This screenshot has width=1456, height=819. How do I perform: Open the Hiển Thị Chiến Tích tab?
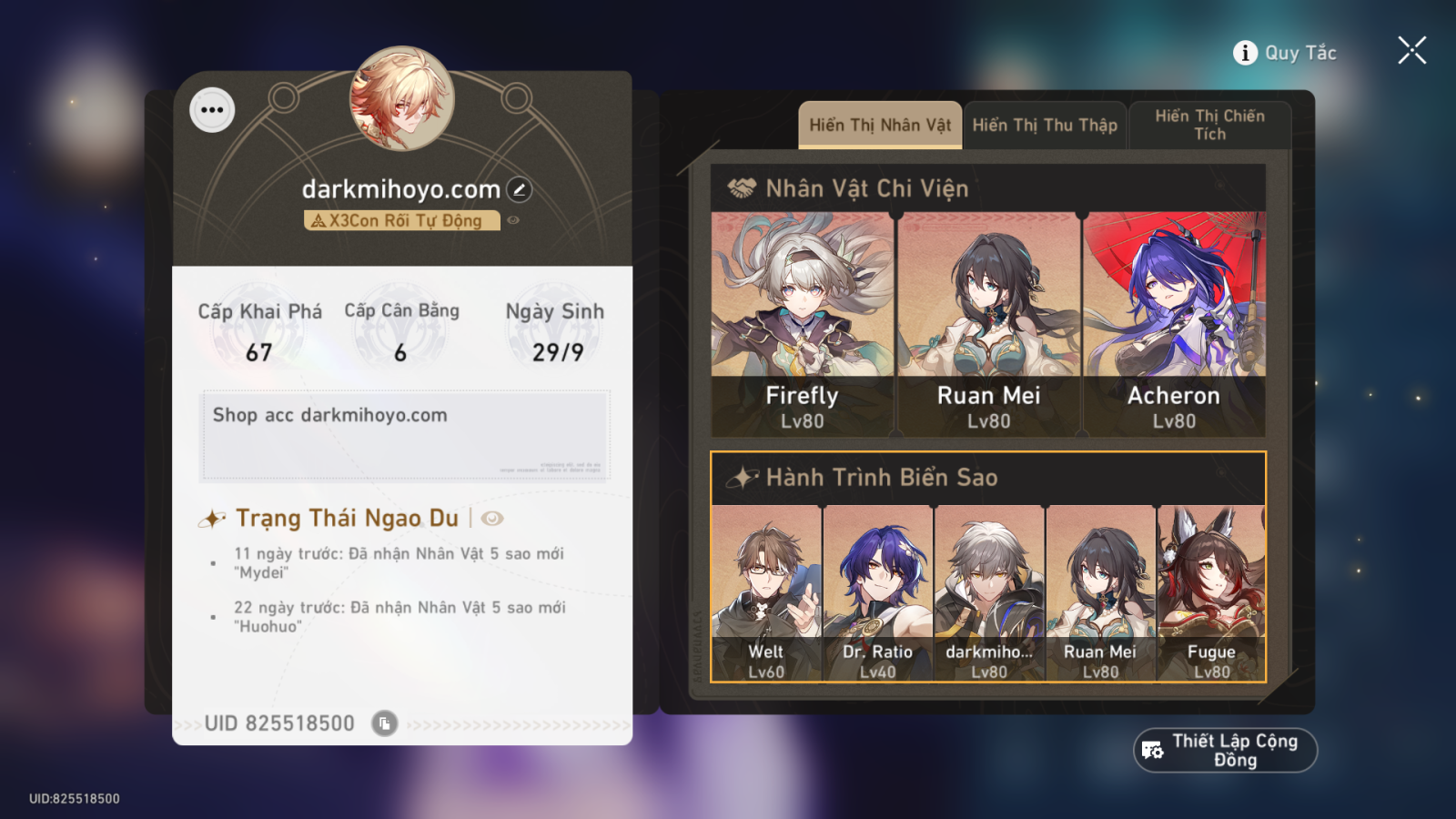click(1210, 124)
